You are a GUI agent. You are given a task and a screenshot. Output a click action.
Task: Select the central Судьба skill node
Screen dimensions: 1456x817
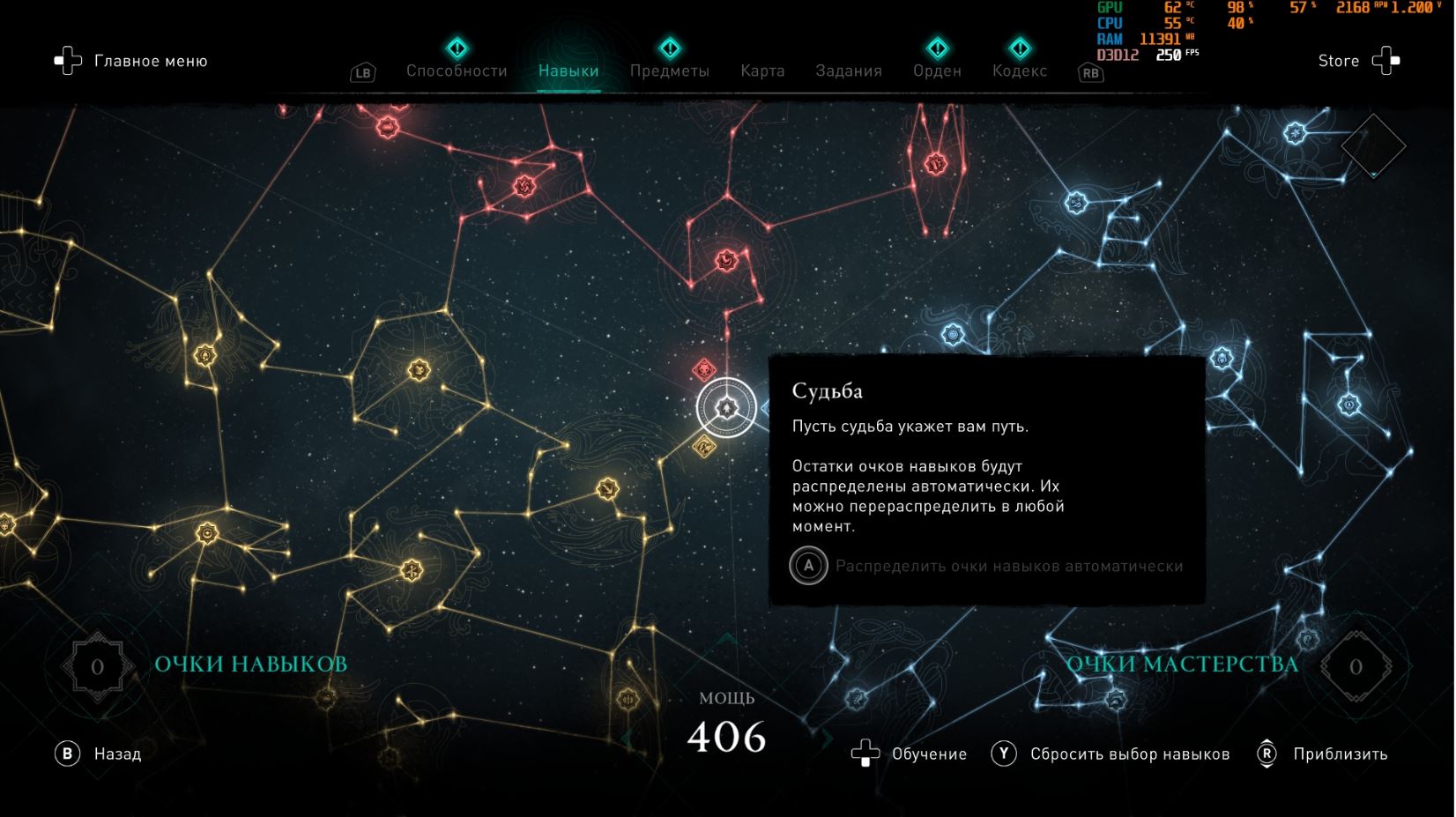[x=725, y=407]
